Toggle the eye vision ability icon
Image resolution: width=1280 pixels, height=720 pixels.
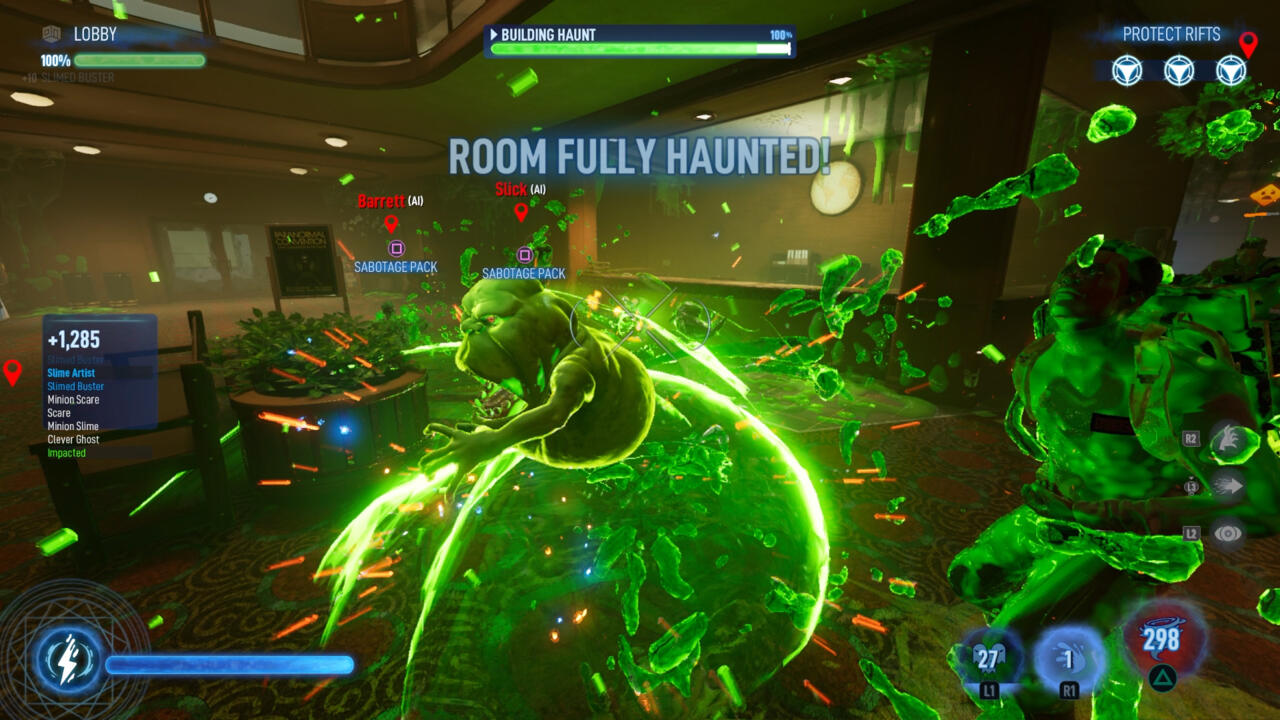click(x=1228, y=533)
